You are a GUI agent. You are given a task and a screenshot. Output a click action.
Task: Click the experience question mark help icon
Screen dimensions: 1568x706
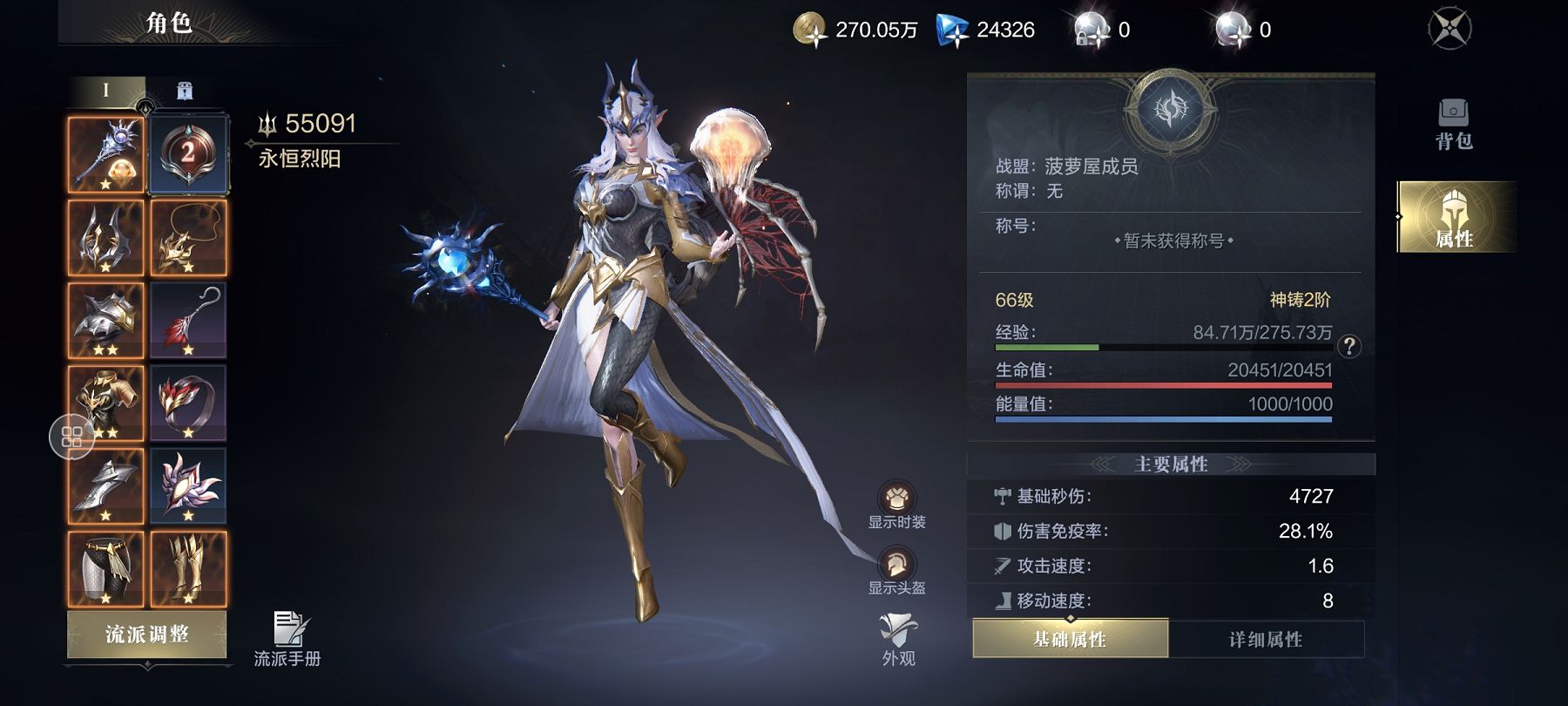(1349, 346)
